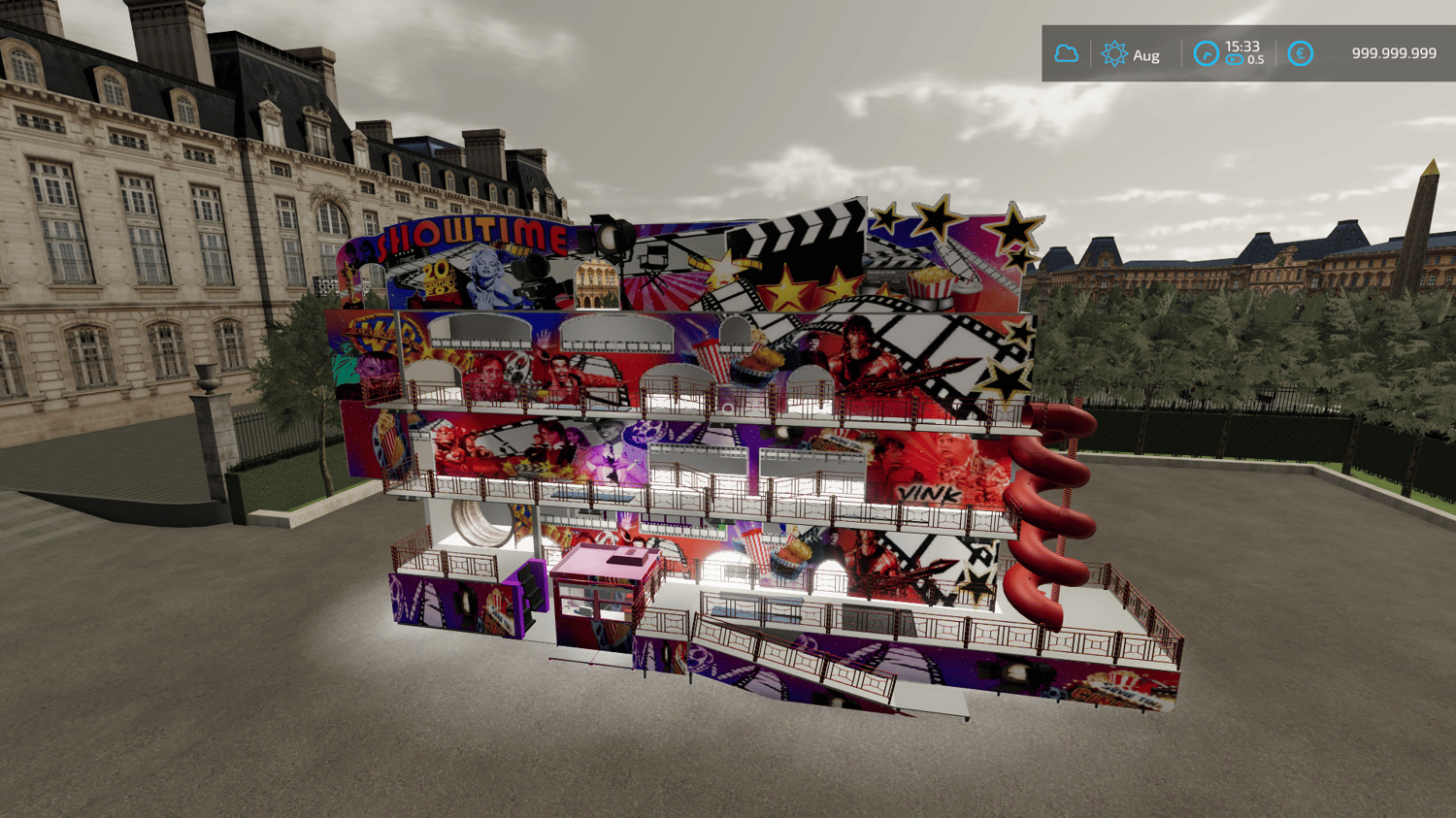Click the cloud weather icon
Viewport: 1456px width, 818px height.
tap(1066, 53)
